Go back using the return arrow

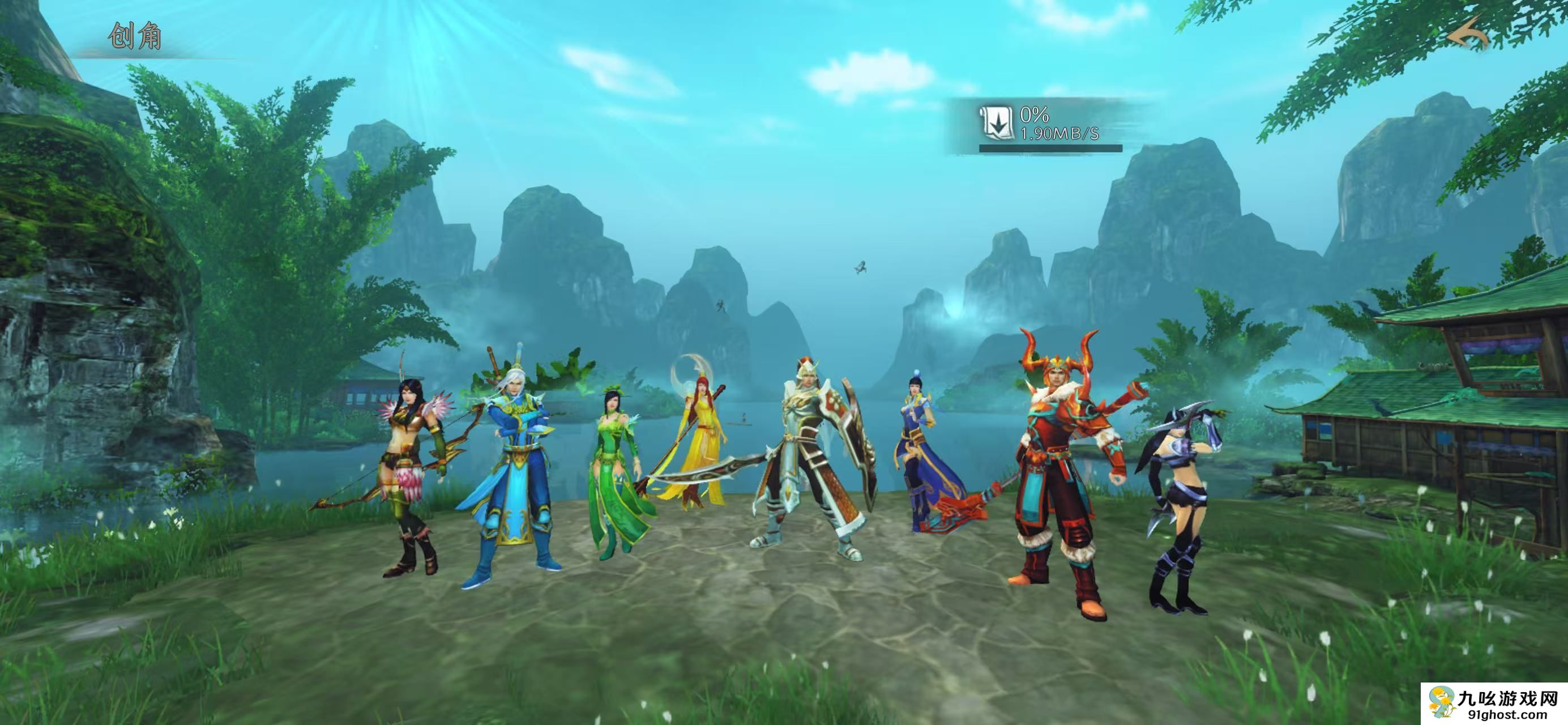[x=1467, y=35]
